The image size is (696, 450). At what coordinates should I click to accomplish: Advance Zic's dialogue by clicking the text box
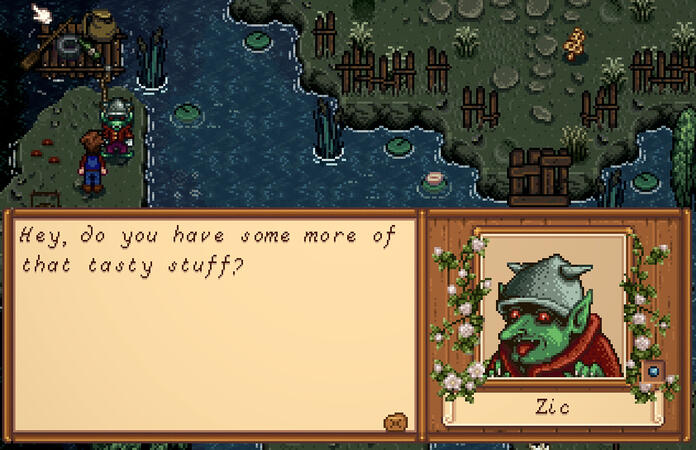coord(210,320)
